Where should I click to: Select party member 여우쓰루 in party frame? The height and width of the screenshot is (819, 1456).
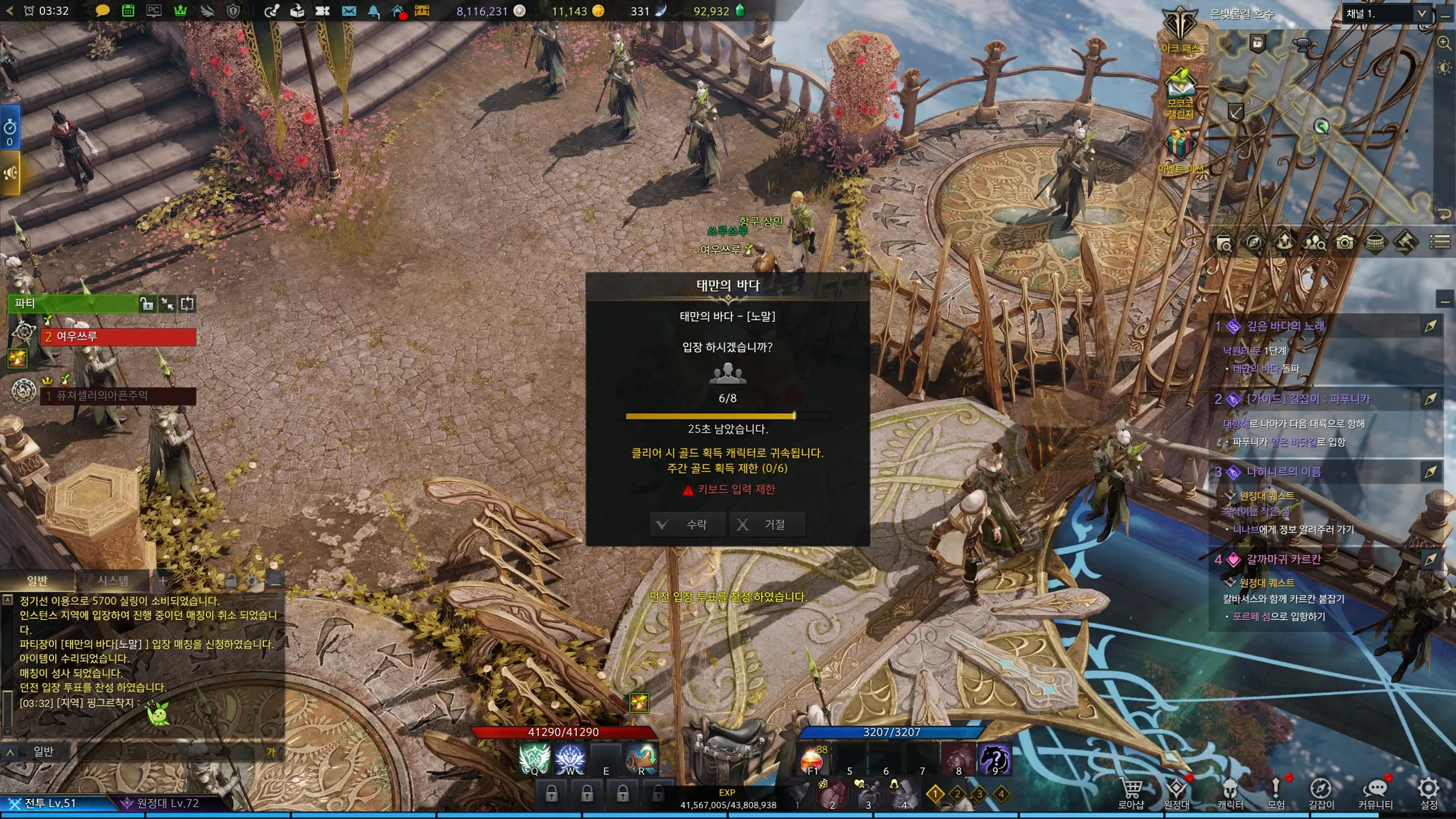[118, 336]
